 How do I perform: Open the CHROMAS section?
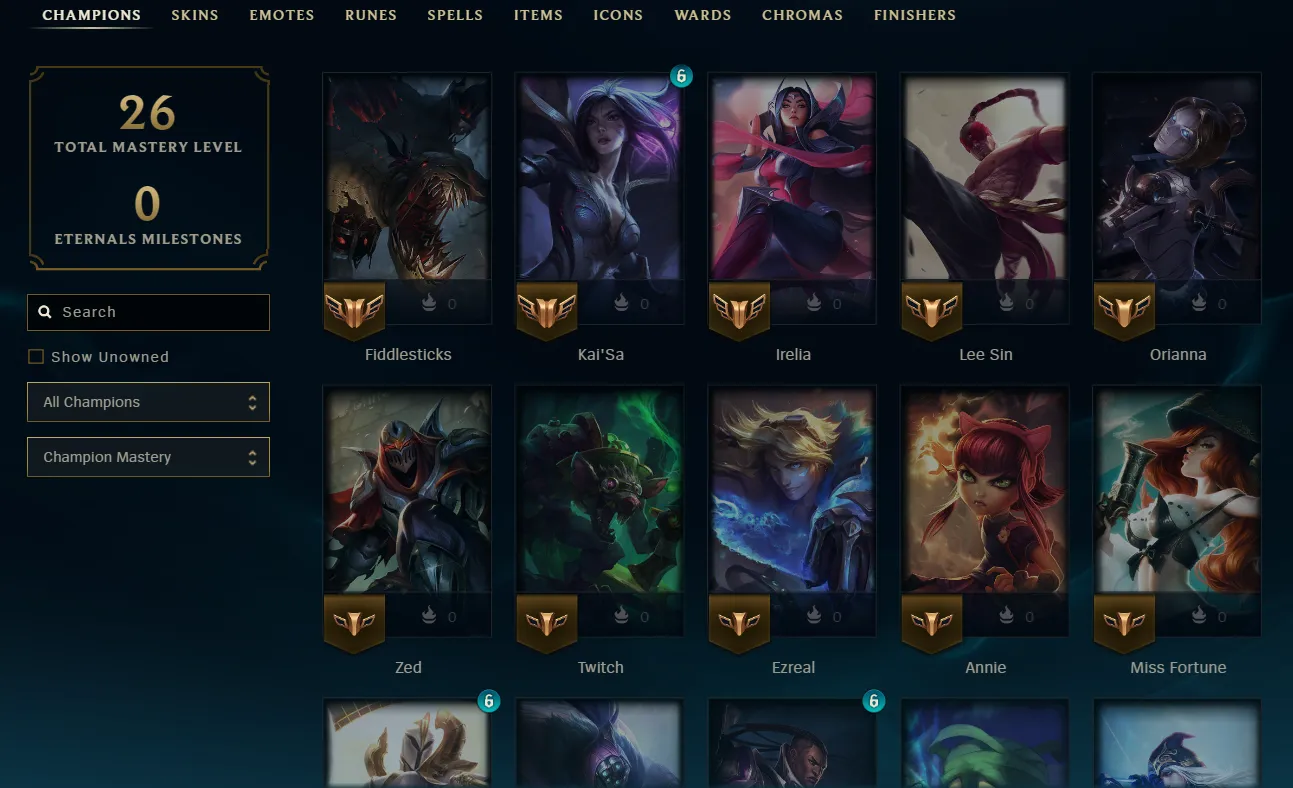click(802, 15)
